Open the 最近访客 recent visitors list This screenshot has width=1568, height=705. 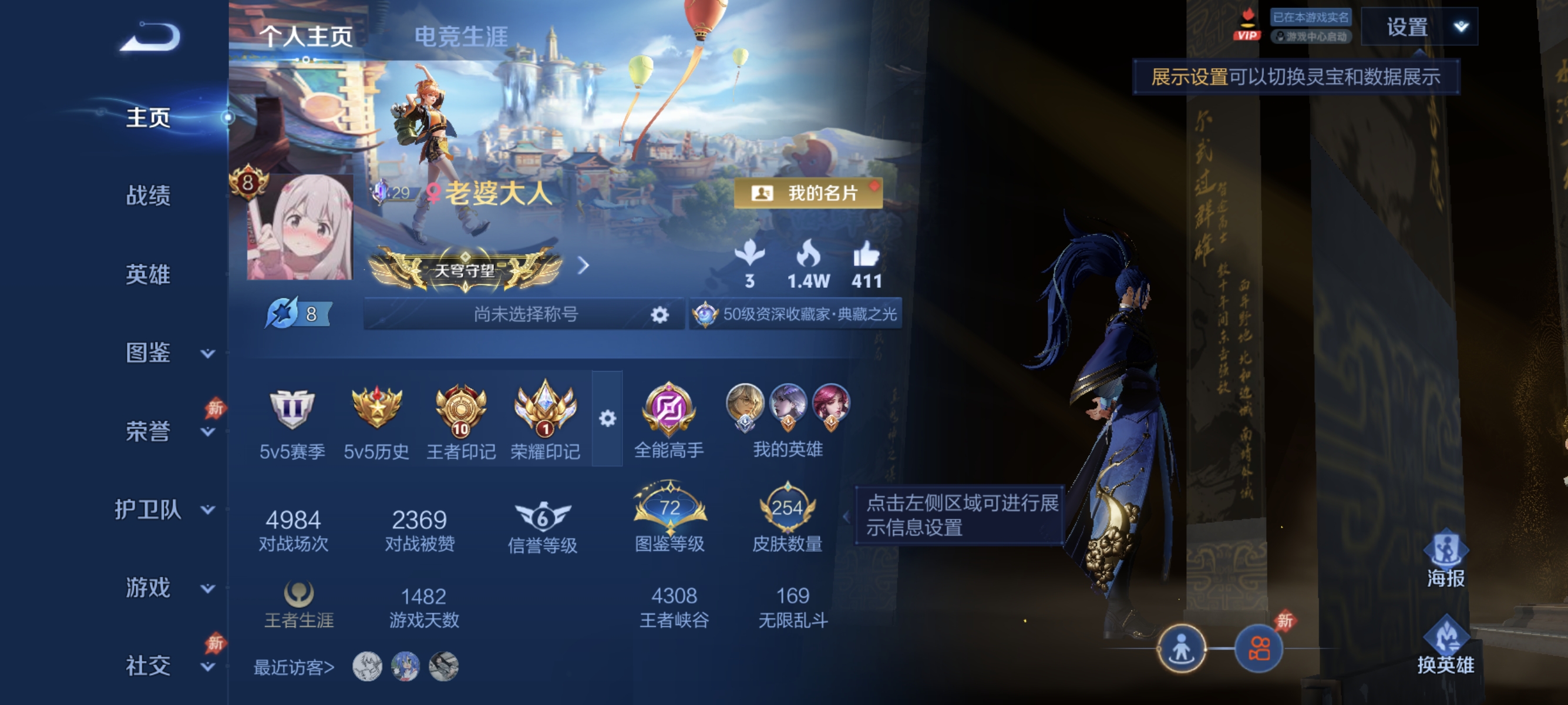pos(292,667)
